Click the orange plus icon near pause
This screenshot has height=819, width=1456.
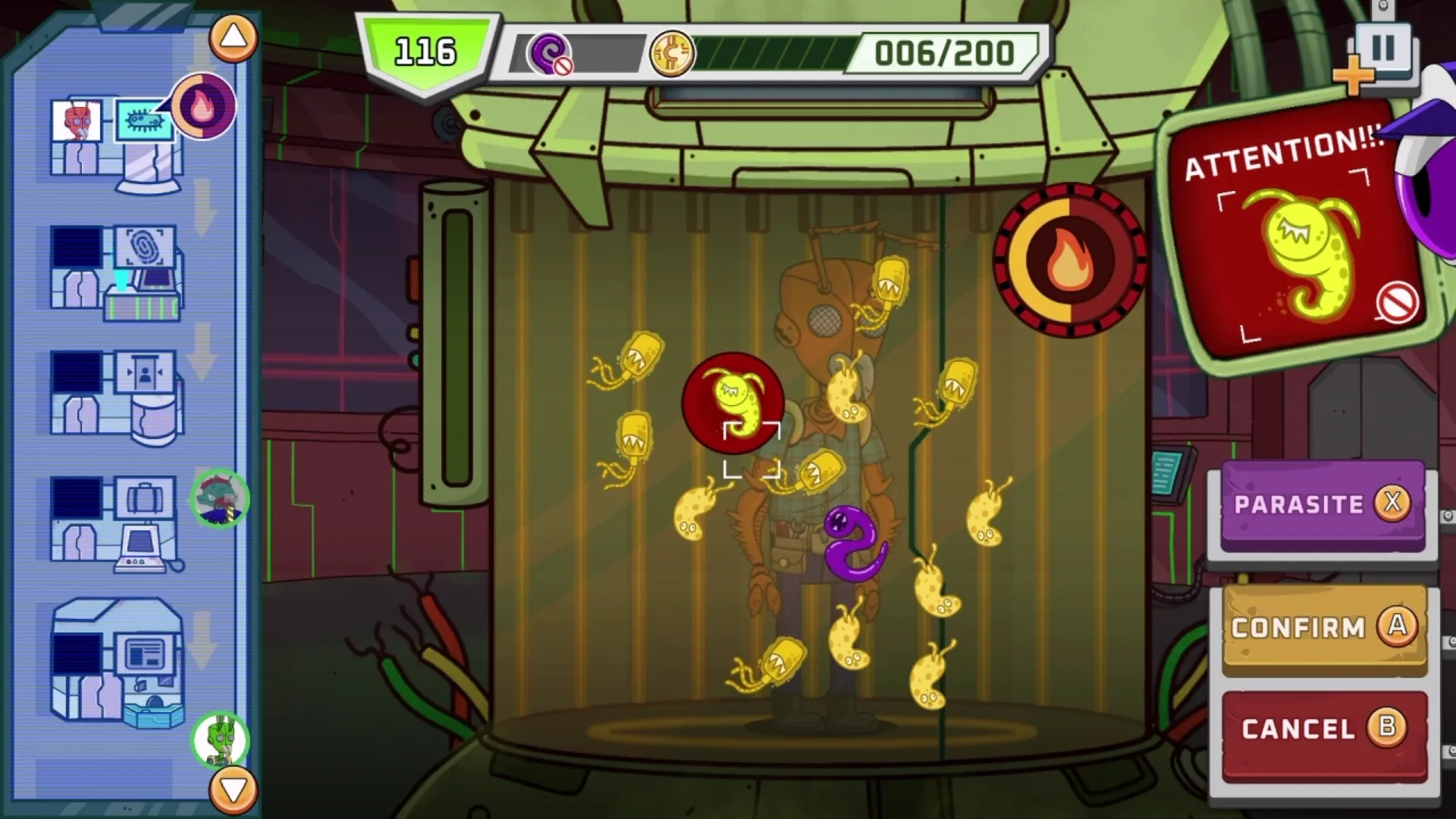click(x=1355, y=76)
